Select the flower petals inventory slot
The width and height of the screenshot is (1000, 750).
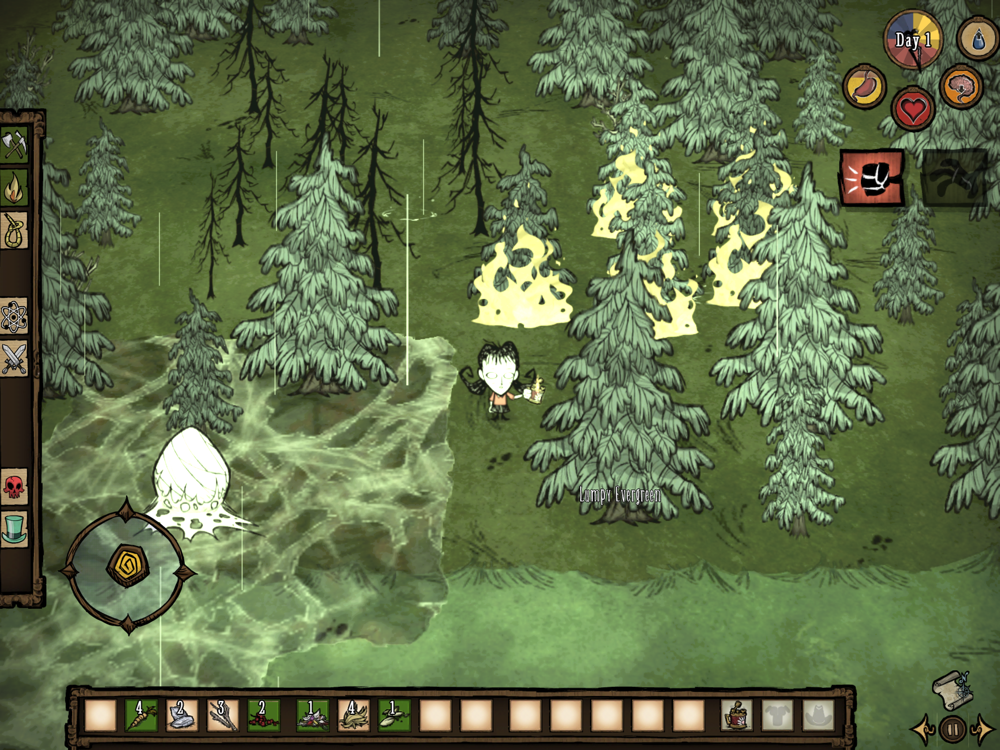click(x=312, y=715)
